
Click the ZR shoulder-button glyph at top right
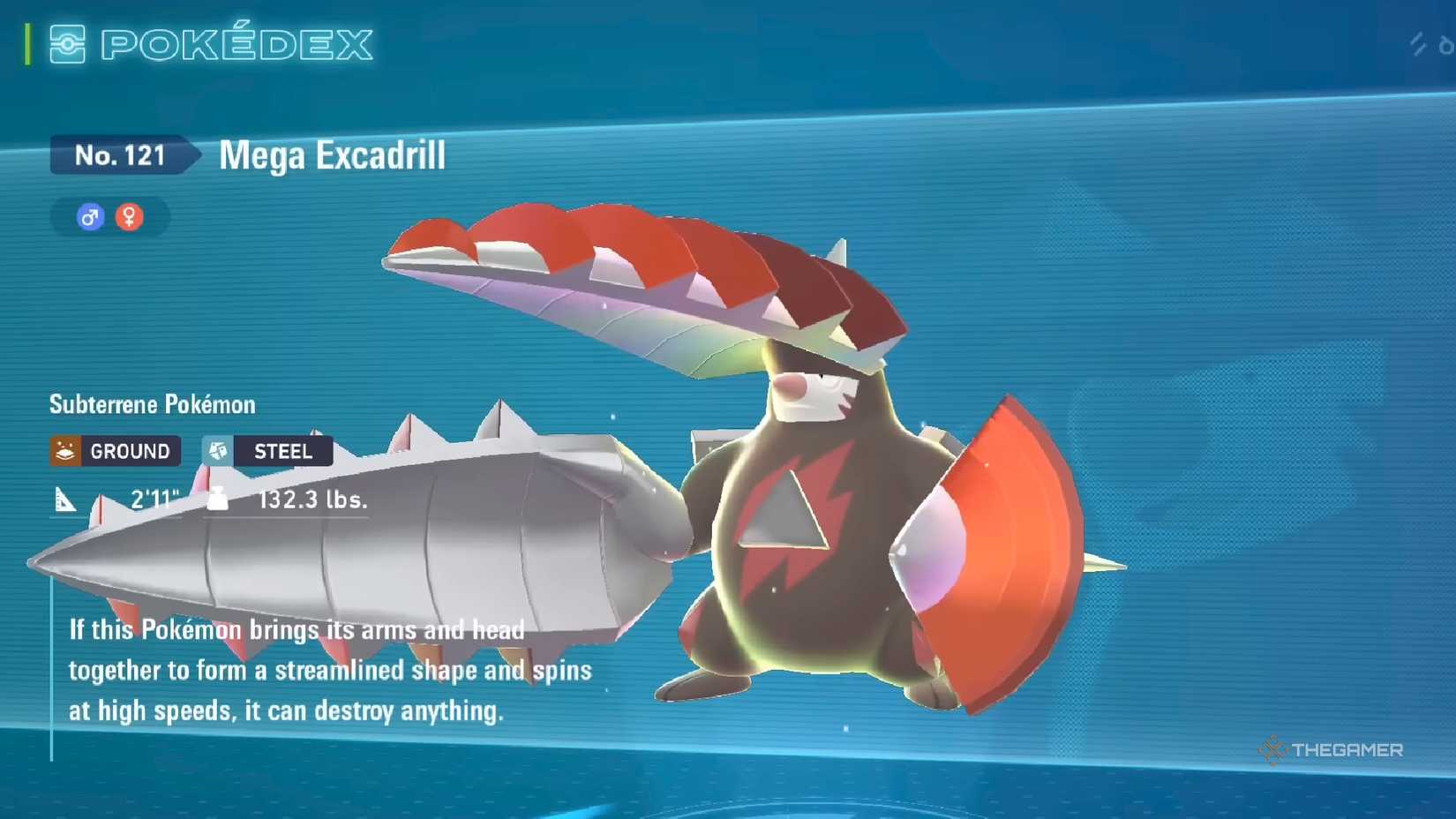(x=1416, y=42)
